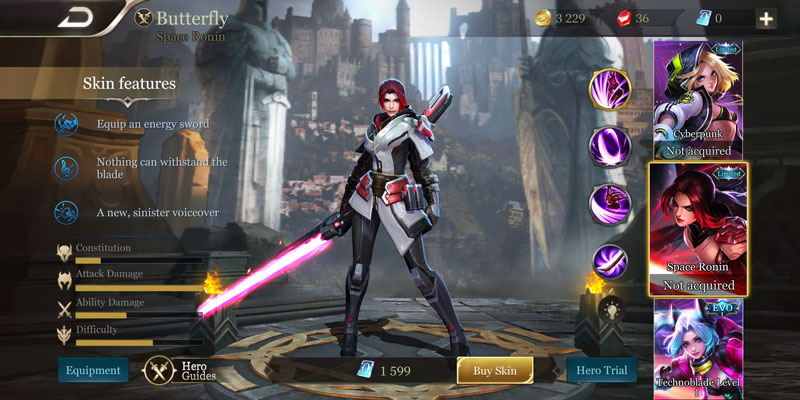Click the gold coin currency counter
800x400 pixels.
pyautogui.click(x=567, y=18)
